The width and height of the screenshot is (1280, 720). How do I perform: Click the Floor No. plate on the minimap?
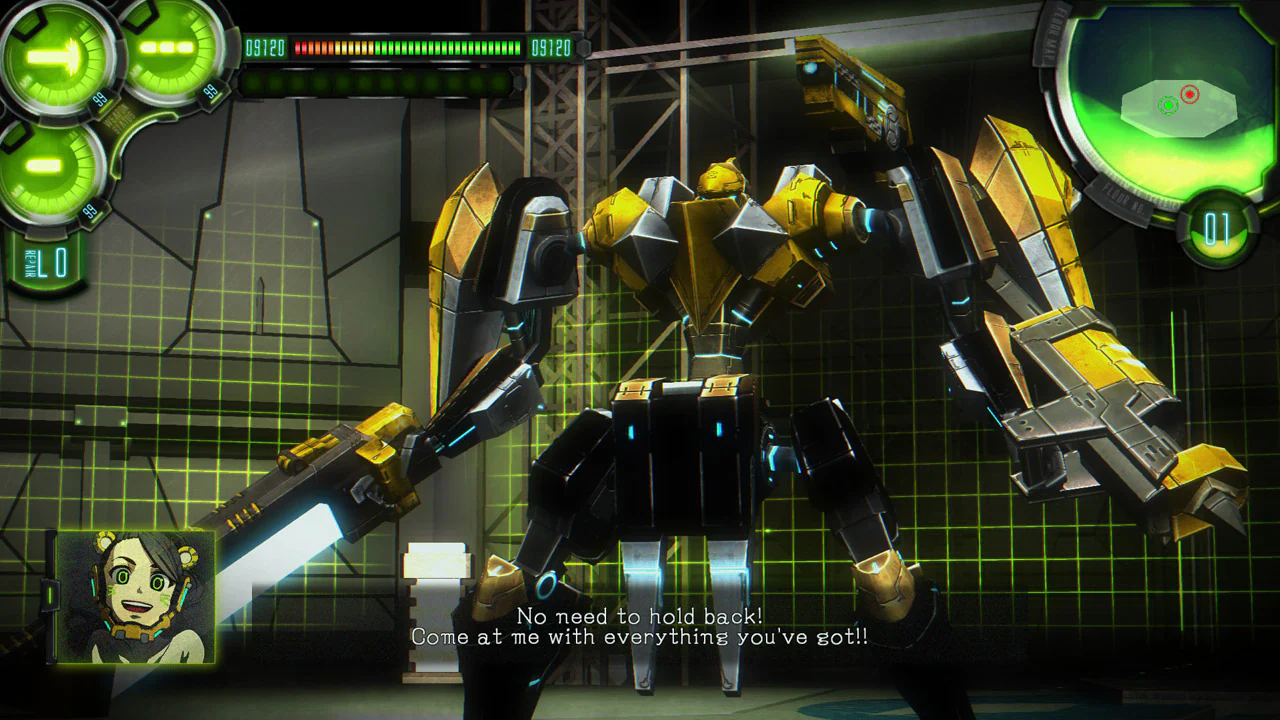pyautogui.click(x=1123, y=197)
